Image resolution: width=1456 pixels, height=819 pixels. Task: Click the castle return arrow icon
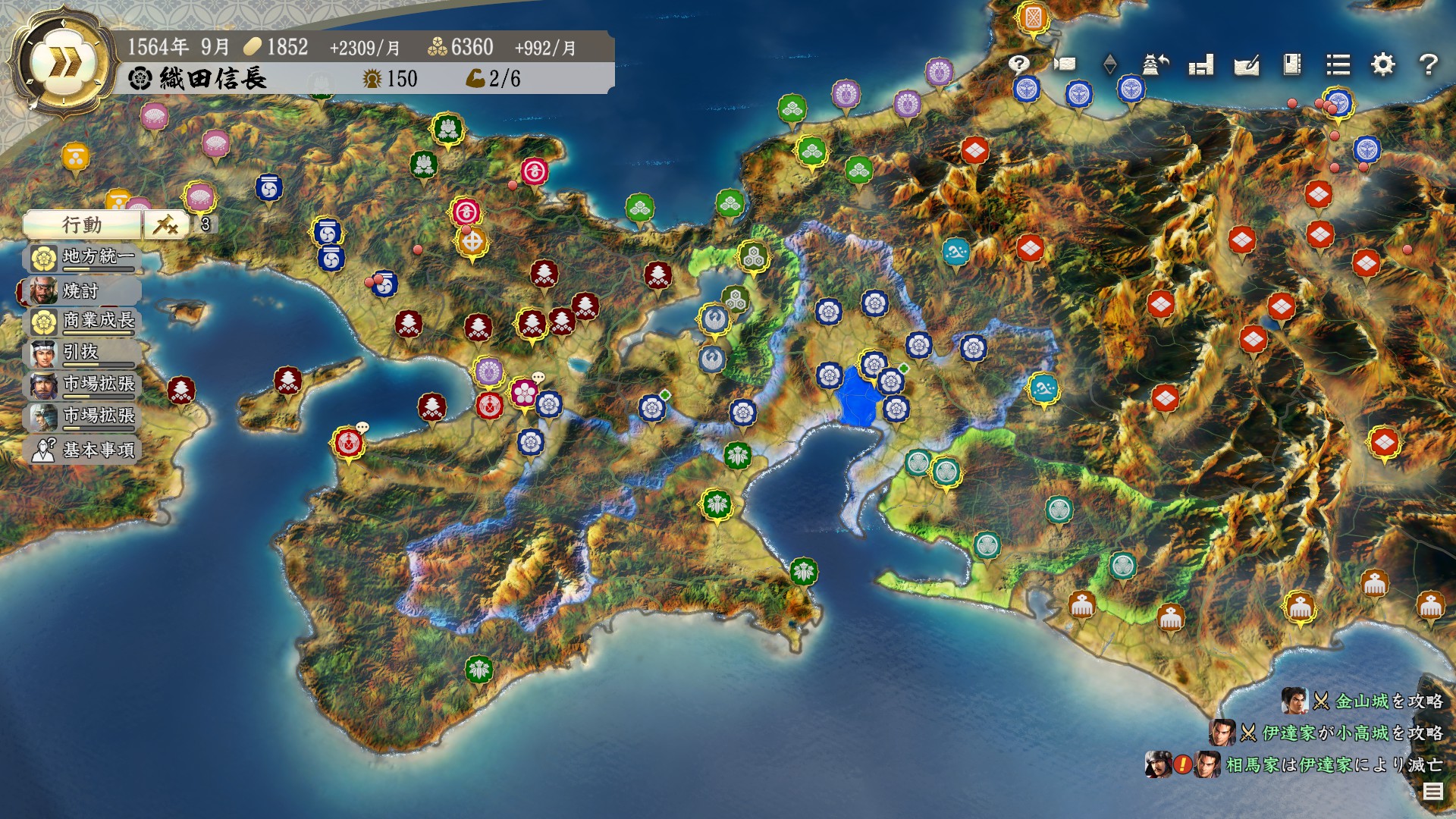[x=1155, y=64]
